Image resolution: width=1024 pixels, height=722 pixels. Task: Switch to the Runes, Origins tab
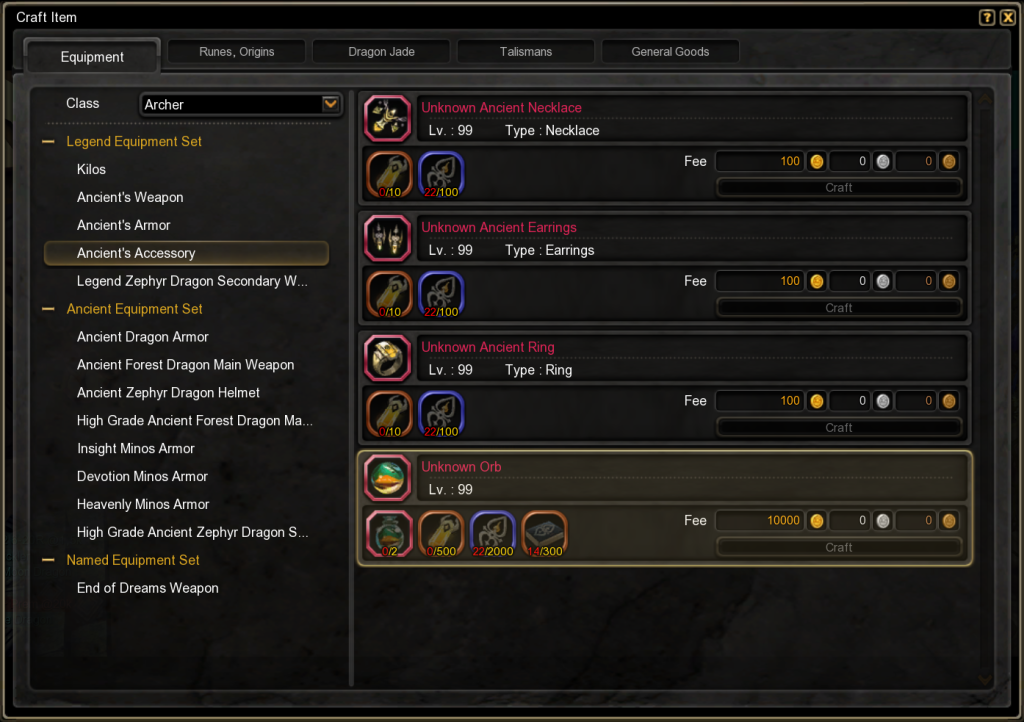pos(237,52)
